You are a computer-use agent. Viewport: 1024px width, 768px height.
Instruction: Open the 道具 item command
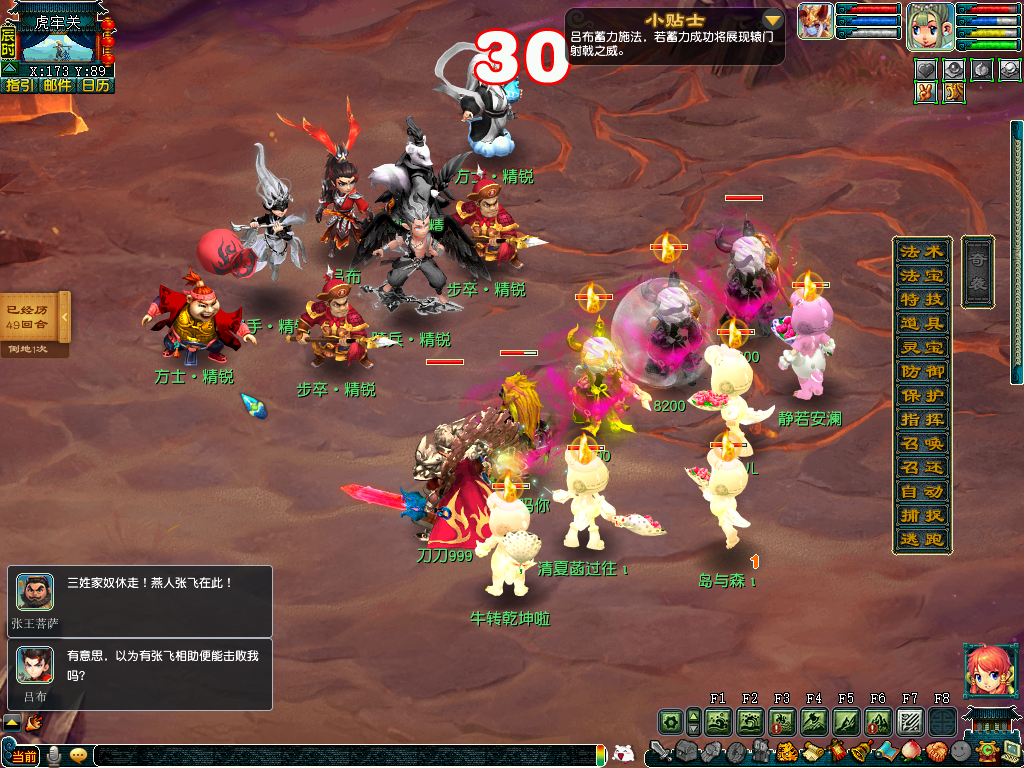[x=921, y=323]
